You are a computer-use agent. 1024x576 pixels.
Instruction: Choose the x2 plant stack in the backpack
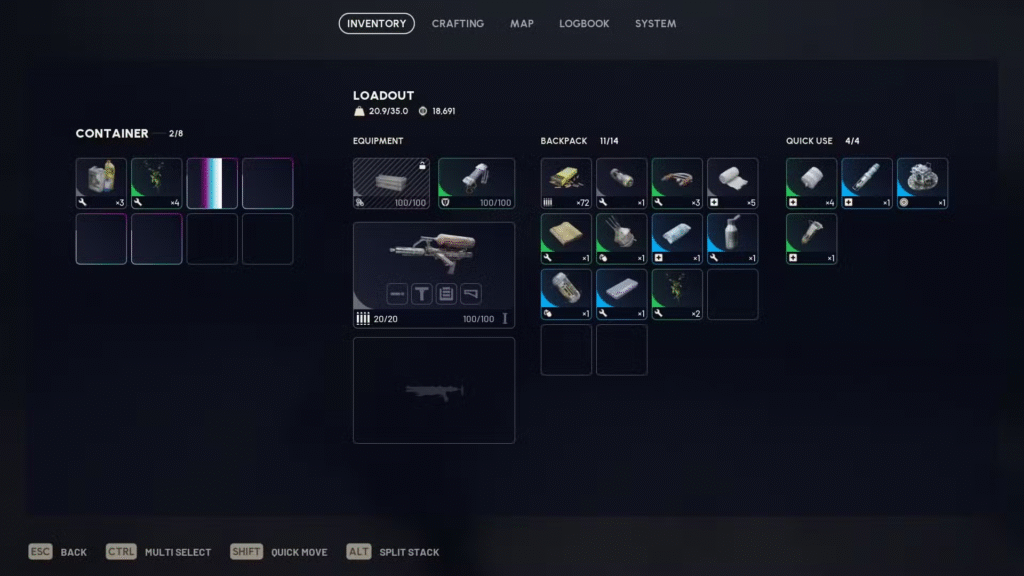click(x=677, y=294)
